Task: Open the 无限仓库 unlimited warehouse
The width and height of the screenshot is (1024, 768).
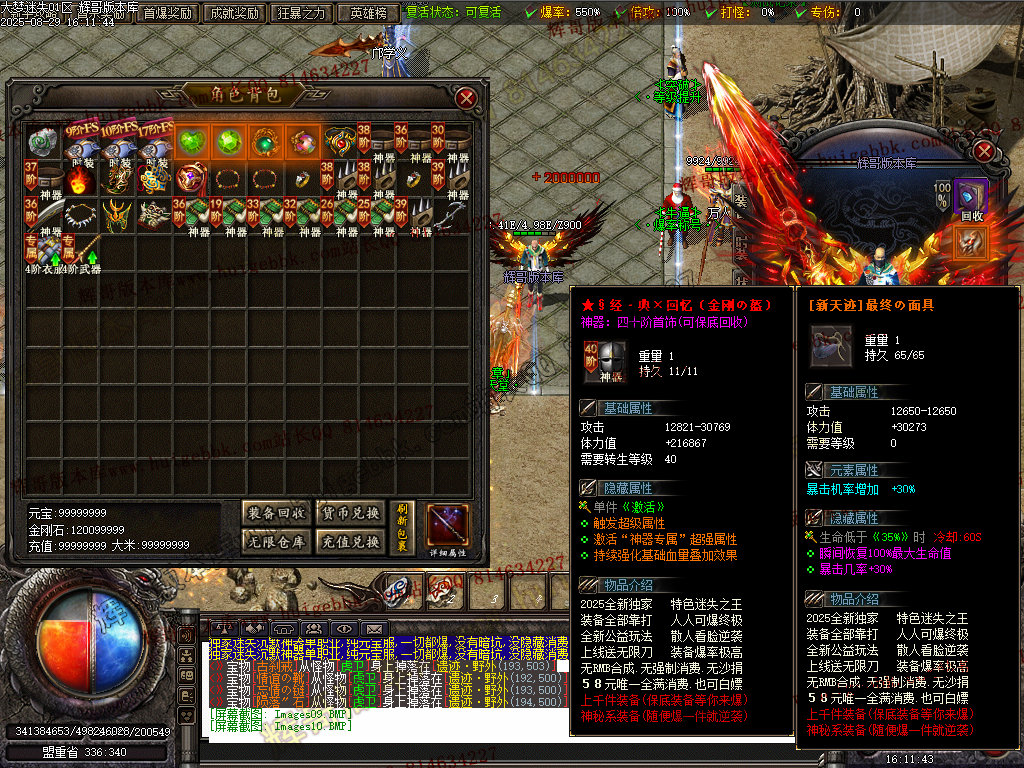Action: [x=277, y=542]
